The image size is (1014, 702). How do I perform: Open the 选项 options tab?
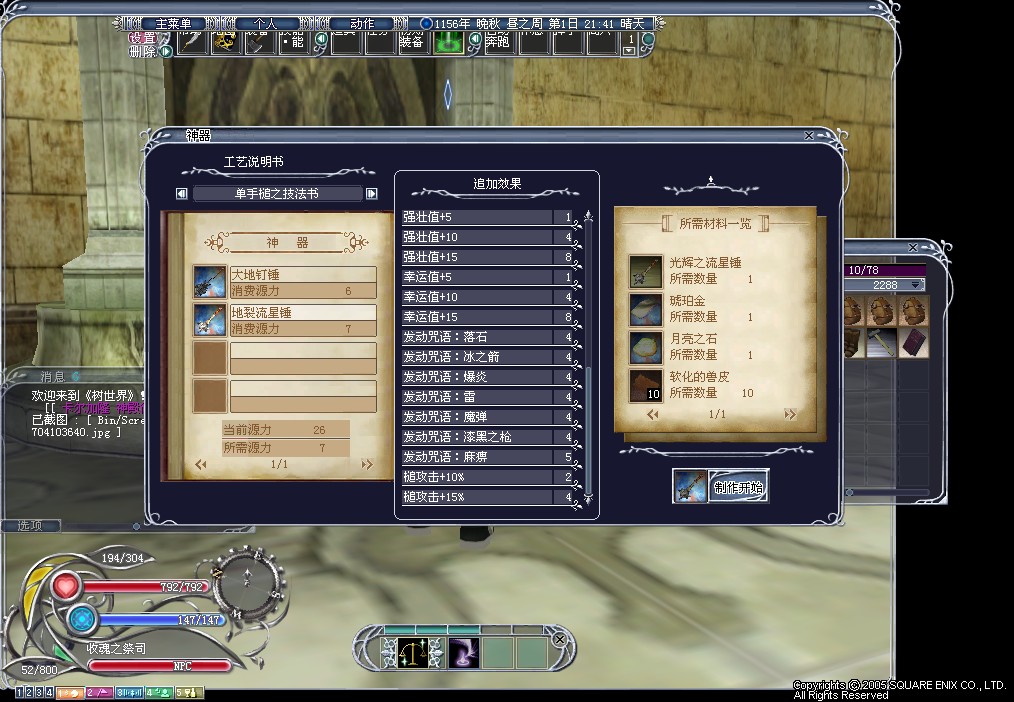click(x=31, y=526)
